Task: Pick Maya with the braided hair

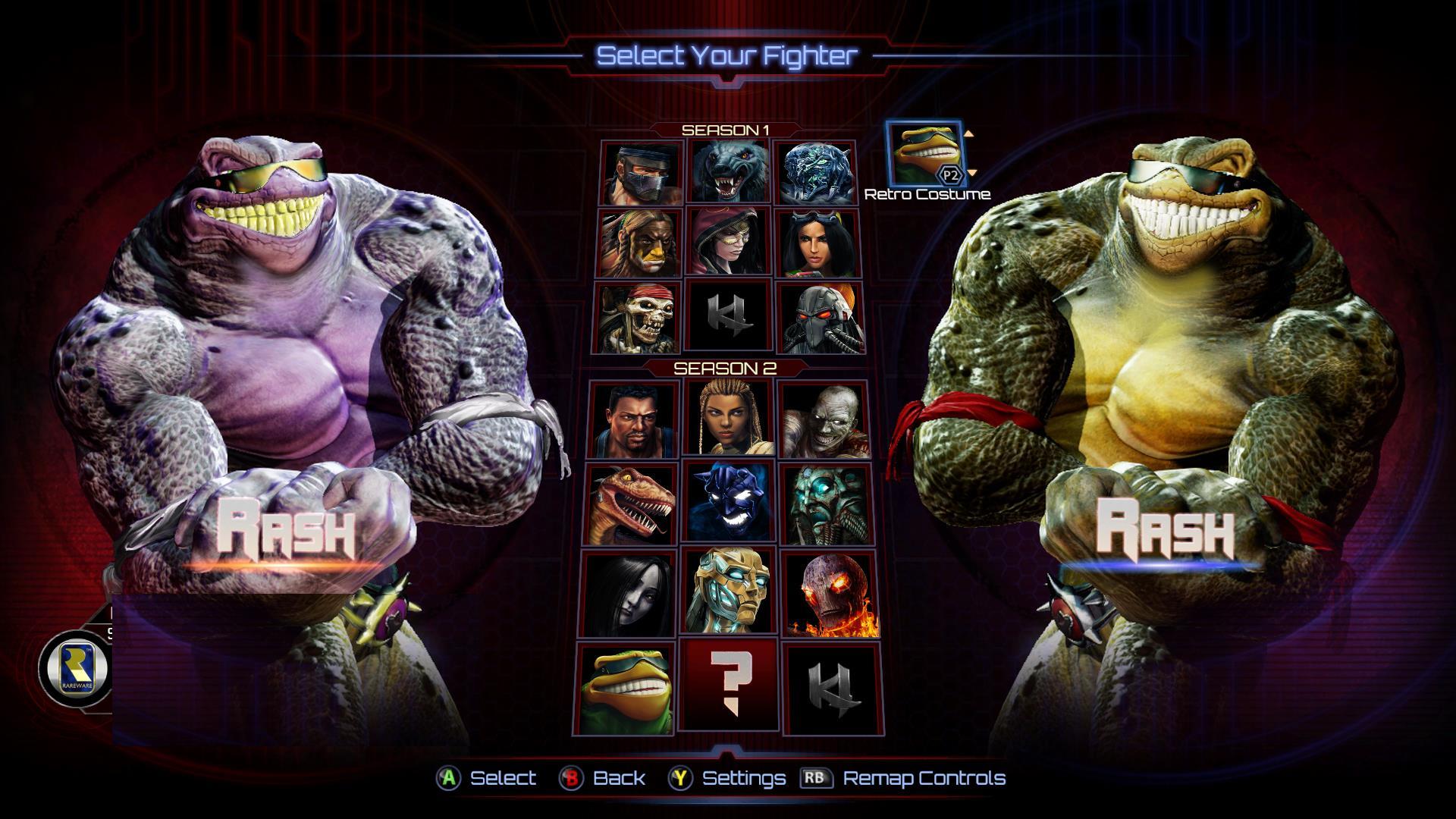Action: [729, 419]
